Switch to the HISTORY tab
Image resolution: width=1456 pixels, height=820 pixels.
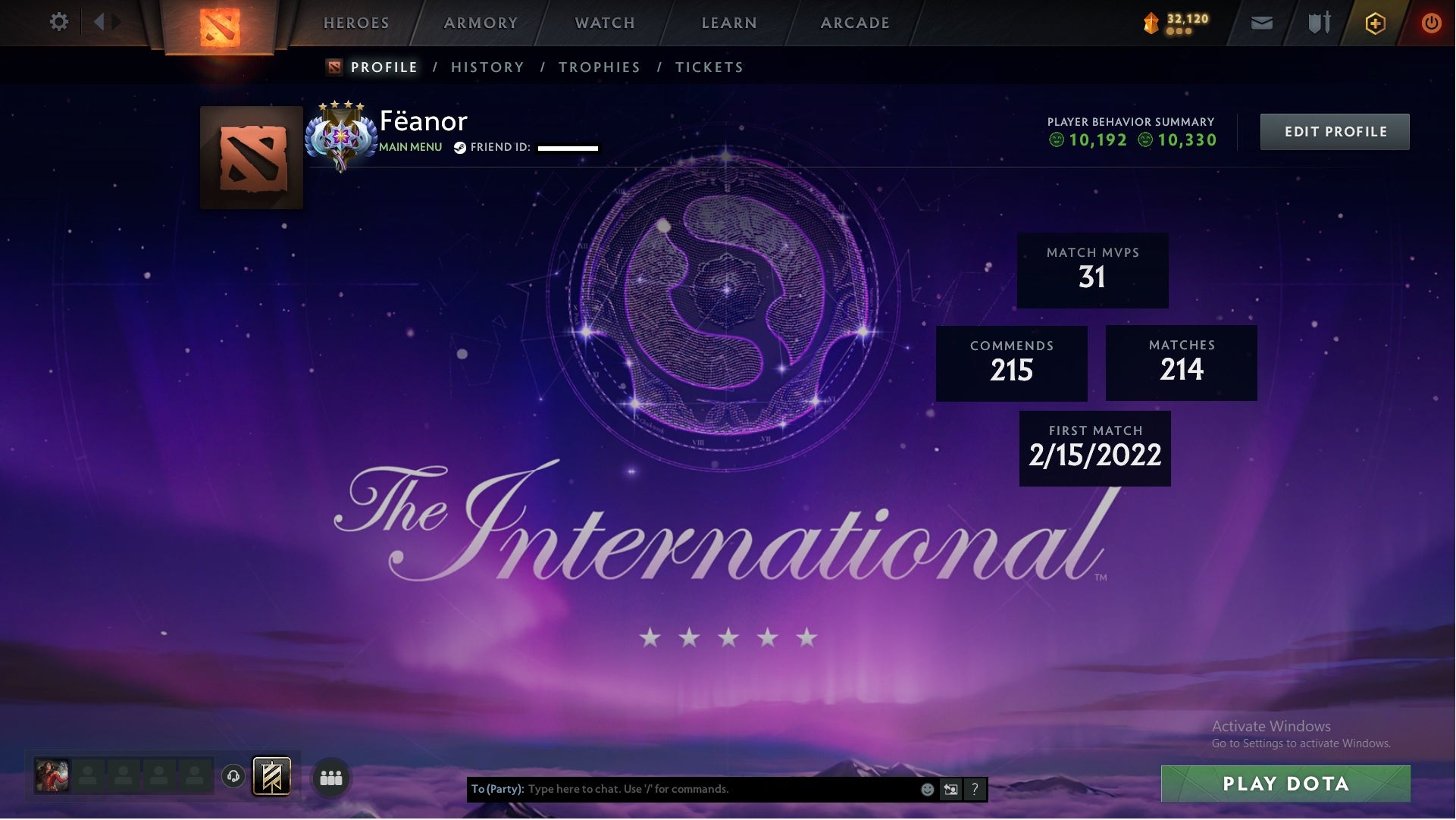pyautogui.click(x=487, y=67)
